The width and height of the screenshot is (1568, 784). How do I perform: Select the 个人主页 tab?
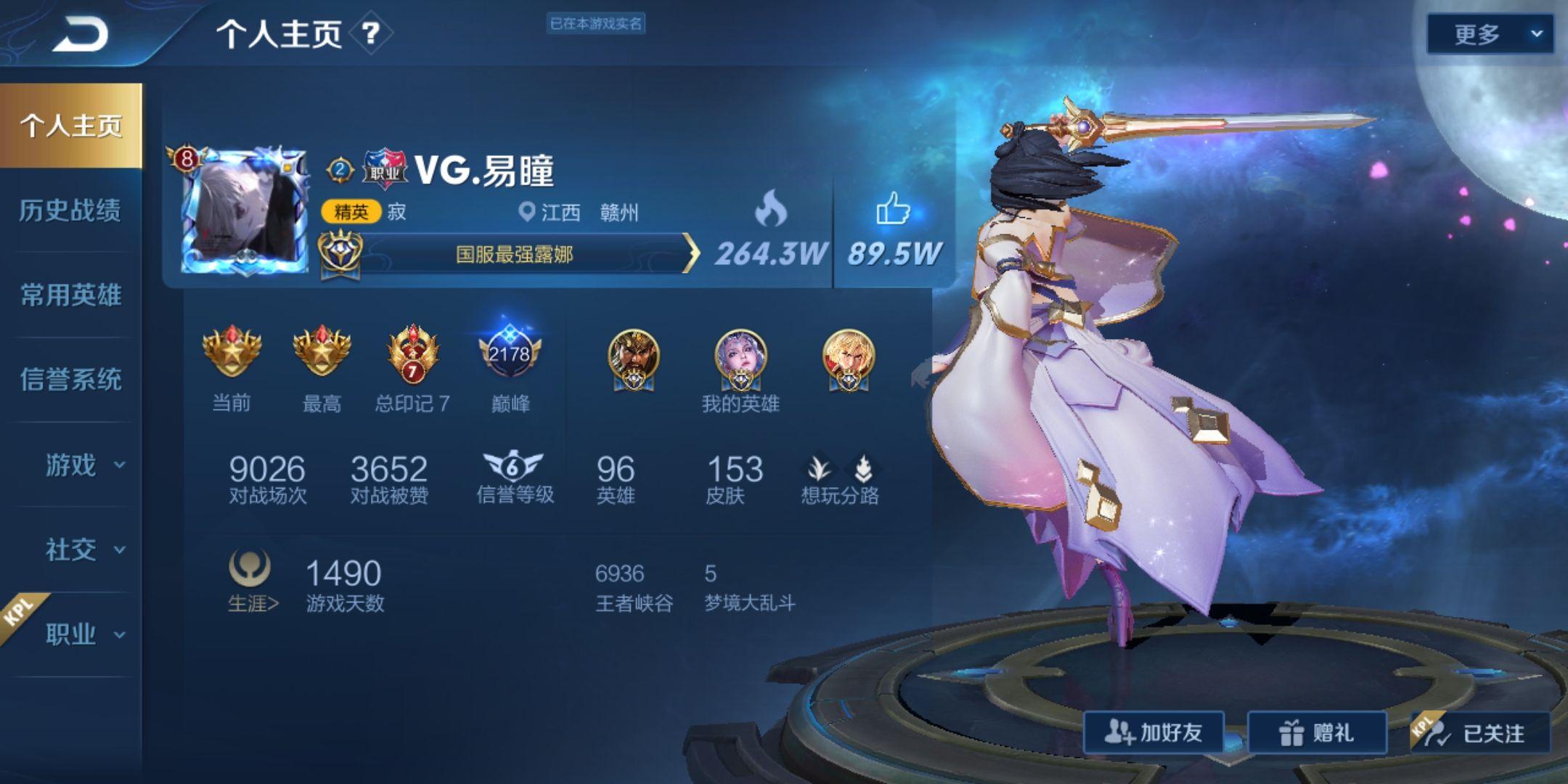(x=70, y=126)
